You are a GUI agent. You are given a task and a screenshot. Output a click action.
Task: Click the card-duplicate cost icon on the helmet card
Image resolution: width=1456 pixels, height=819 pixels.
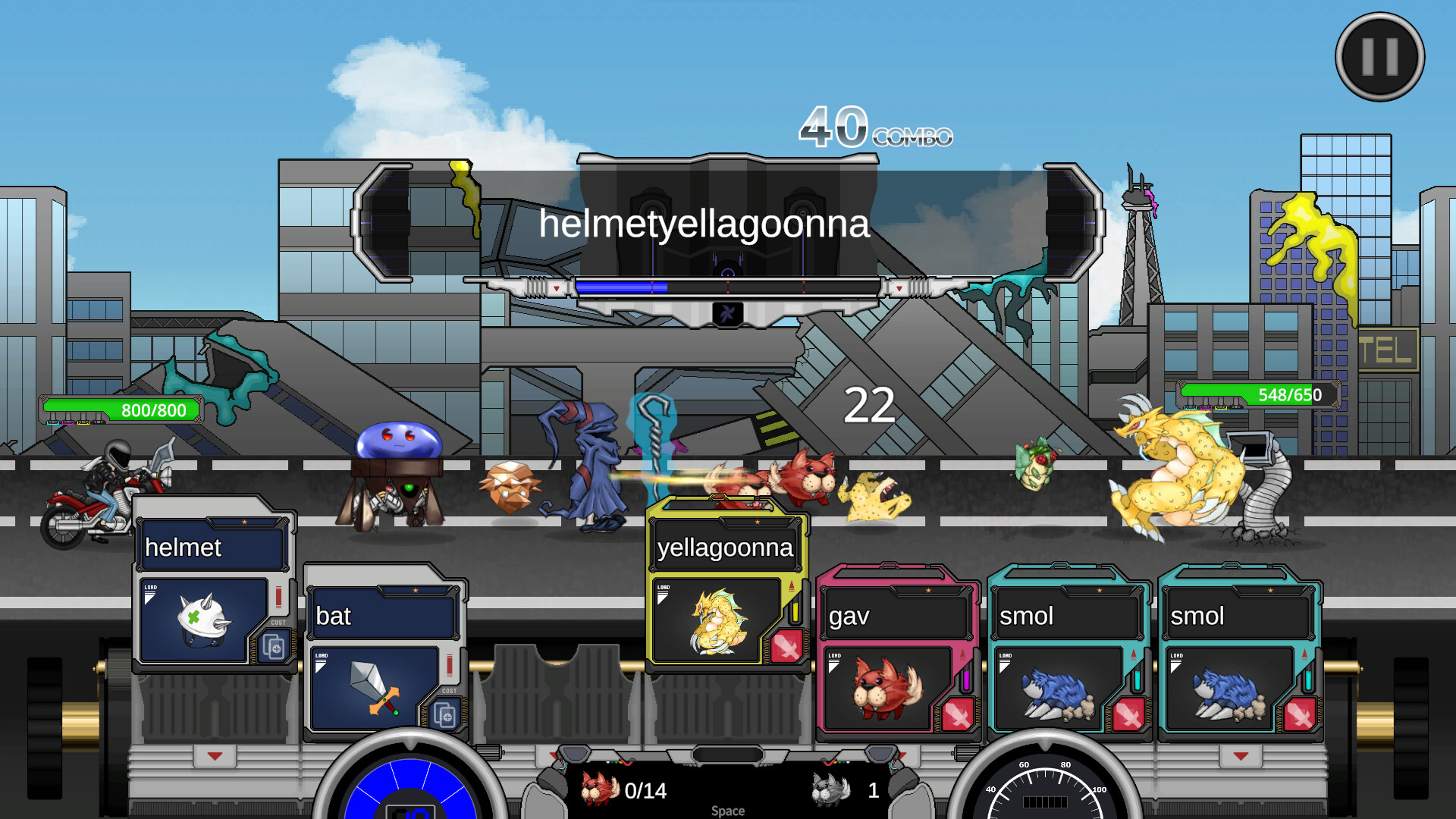(x=273, y=648)
